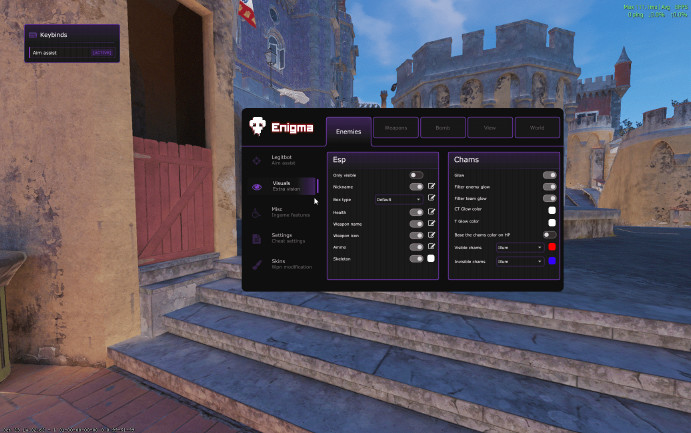Viewport: 691px width, 433px height.
Task: Switch to the Enemies tab
Action: 349,130
